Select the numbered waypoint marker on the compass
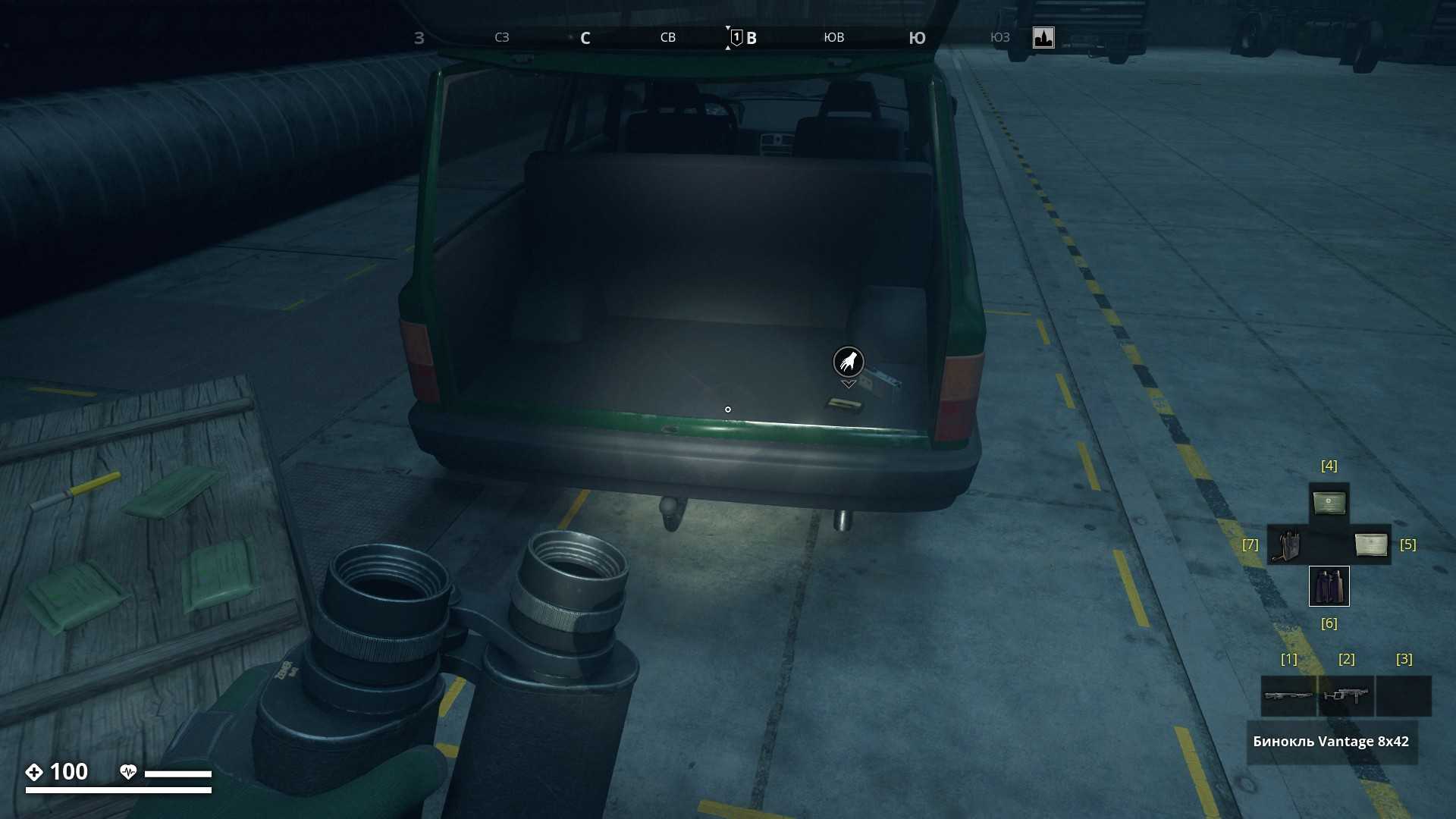Viewport: 1456px width, 819px height. click(736, 37)
